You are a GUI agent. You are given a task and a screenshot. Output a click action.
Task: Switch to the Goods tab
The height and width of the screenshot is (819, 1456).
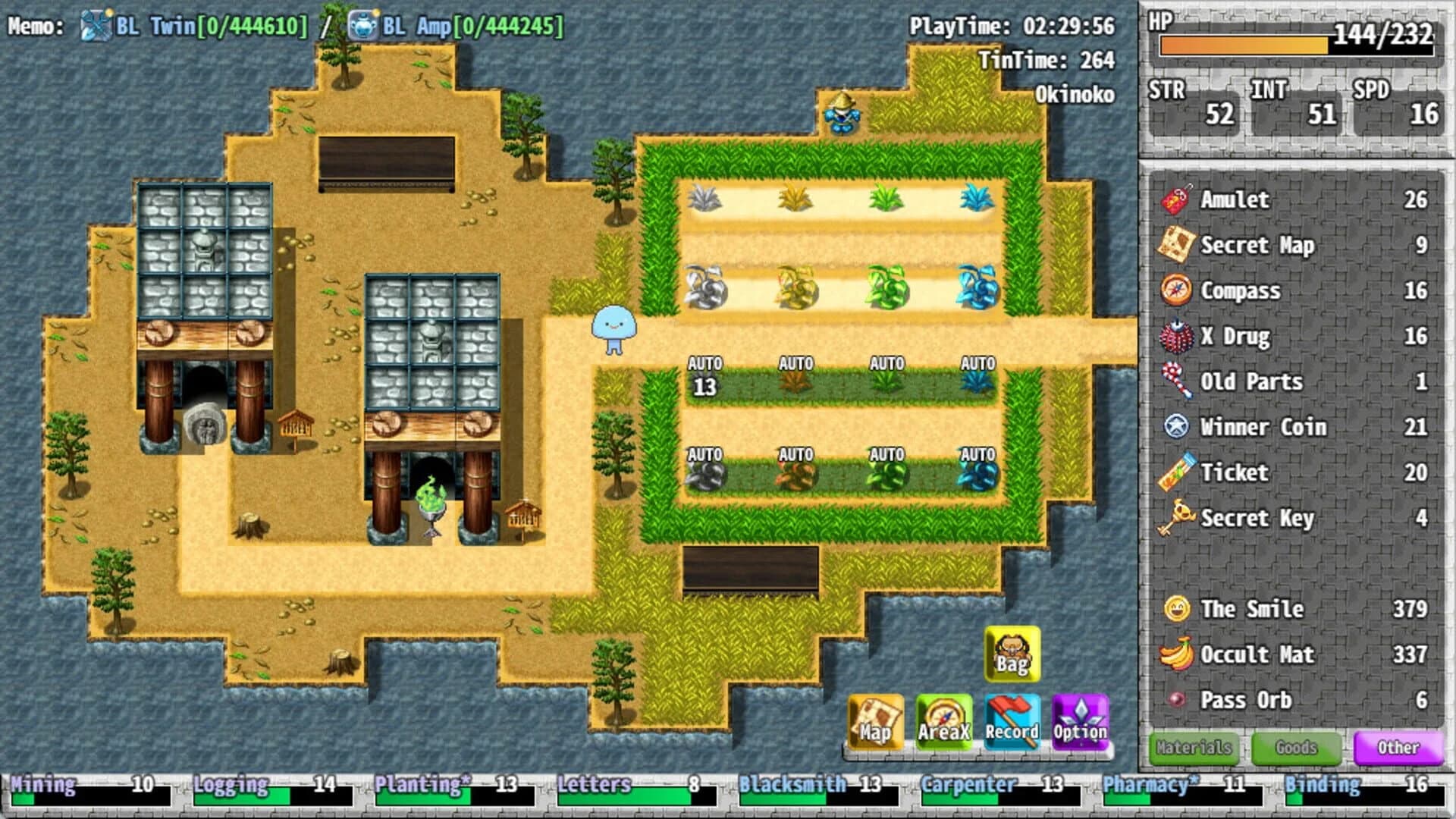tap(1296, 748)
